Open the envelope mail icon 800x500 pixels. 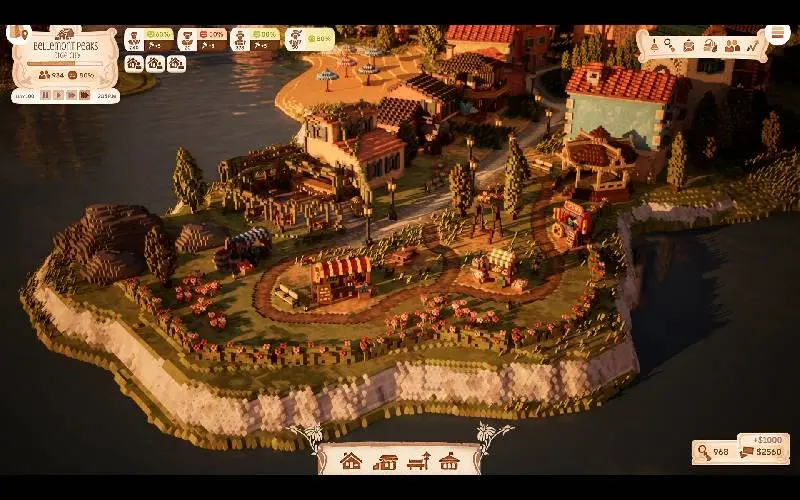click(x=690, y=45)
